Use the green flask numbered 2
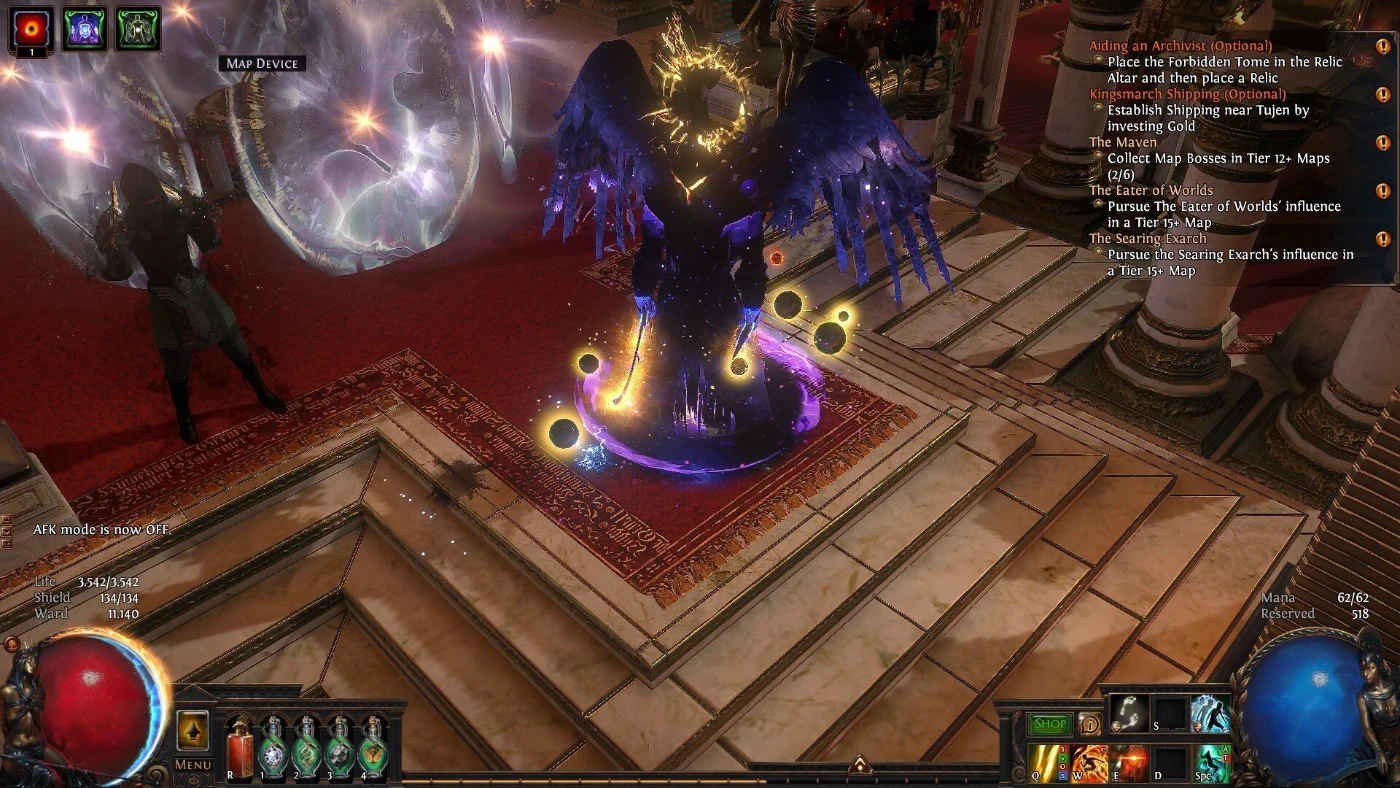 (x=307, y=748)
